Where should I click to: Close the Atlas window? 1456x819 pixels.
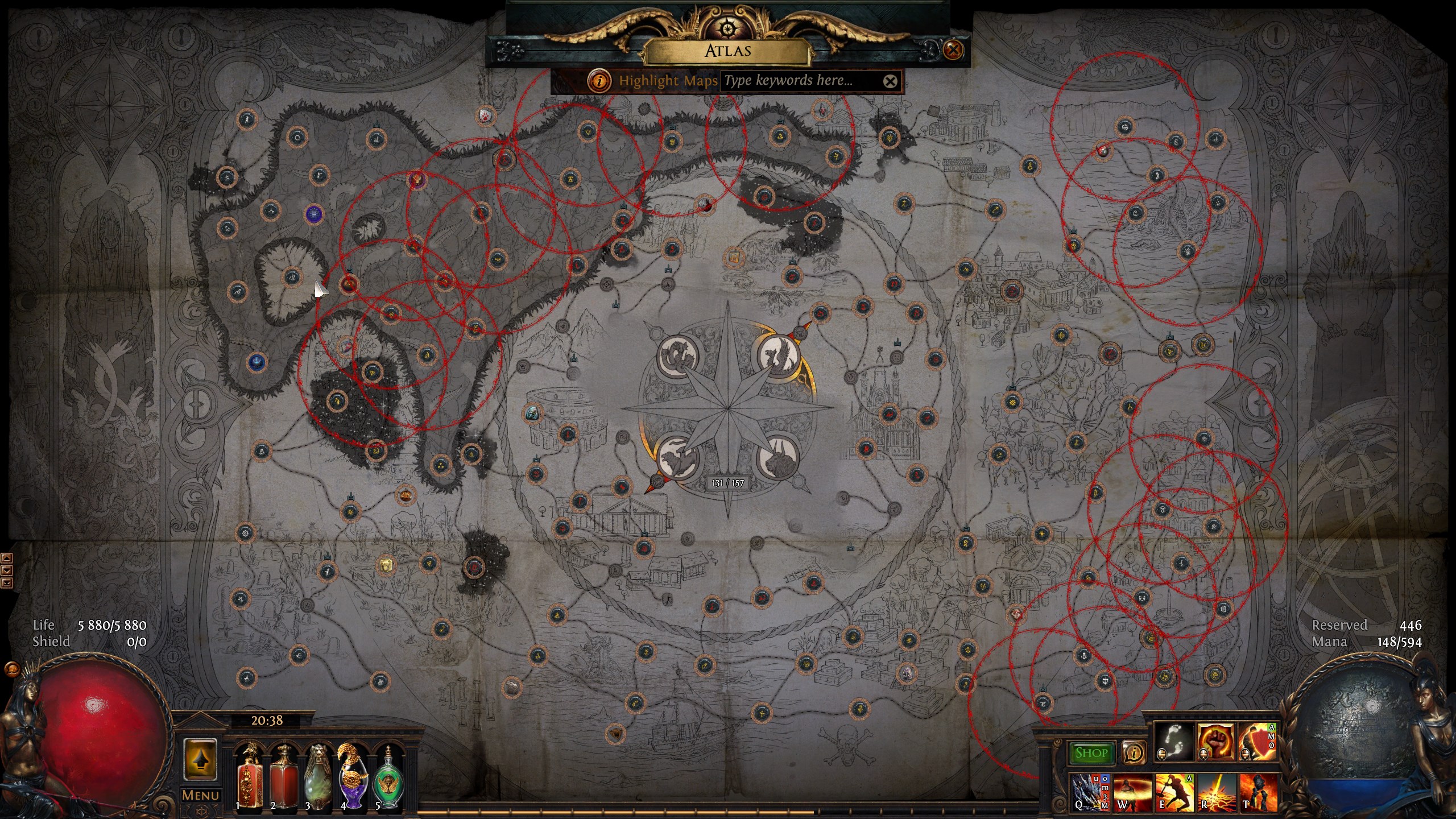pos(953,50)
